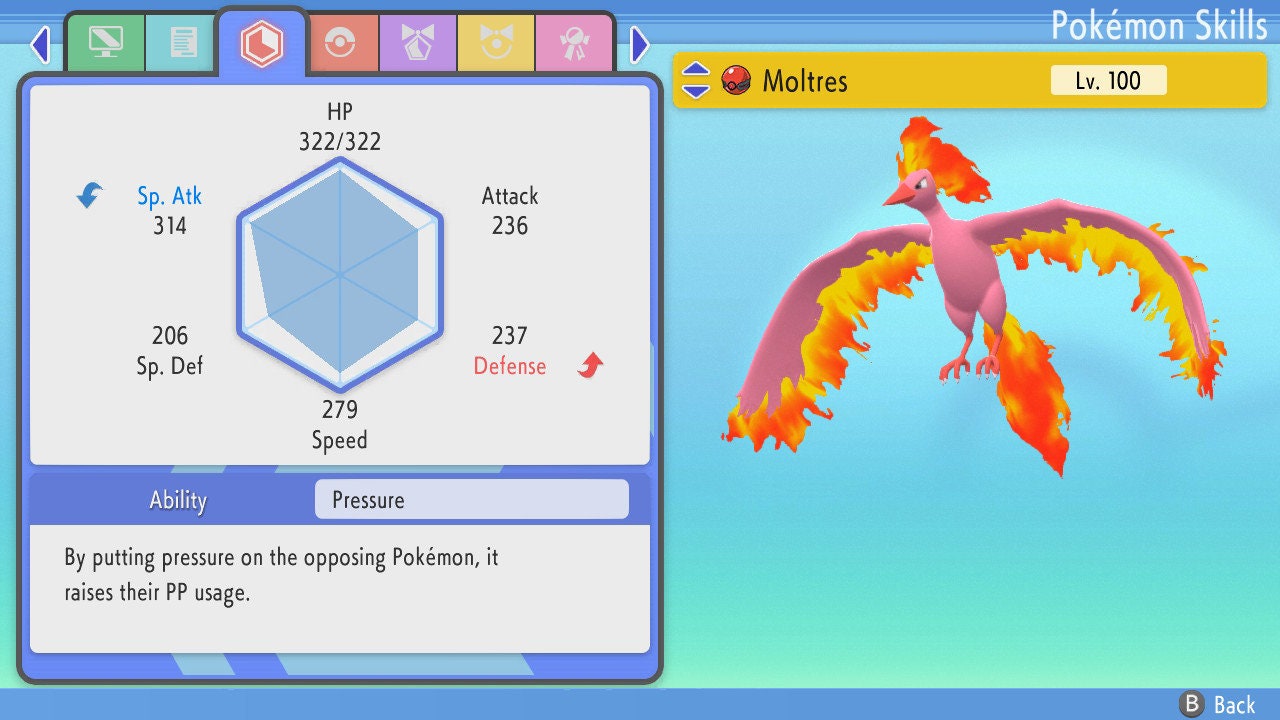Open the yellow bow ribbon tab
This screenshot has height=720, width=1280.
click(x=496, y=43)
